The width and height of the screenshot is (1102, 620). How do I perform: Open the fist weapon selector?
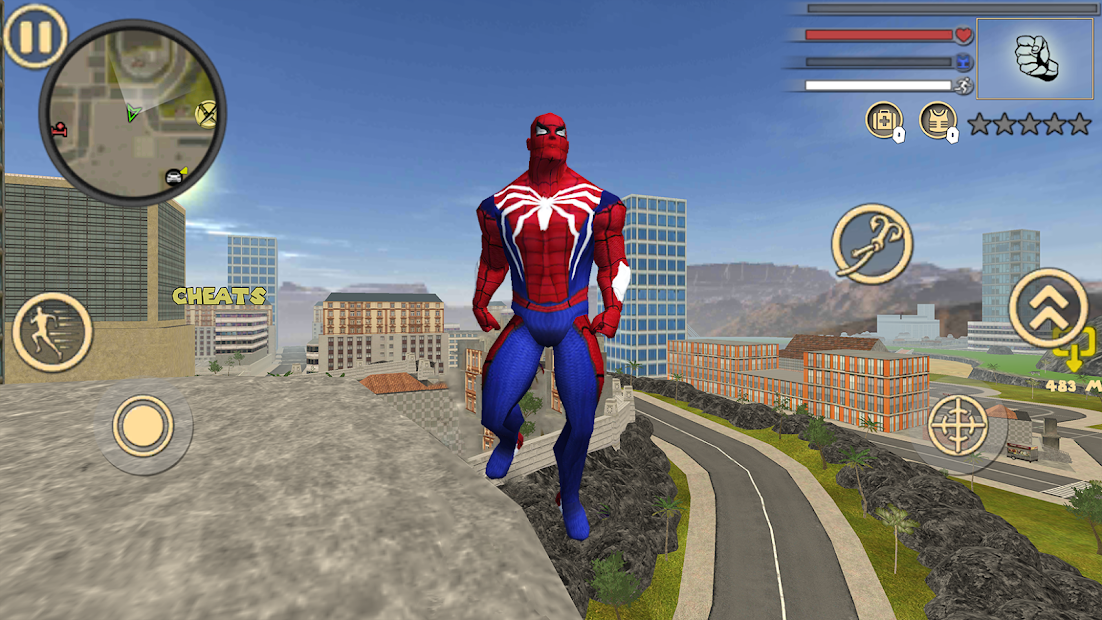click(1034, 59)
